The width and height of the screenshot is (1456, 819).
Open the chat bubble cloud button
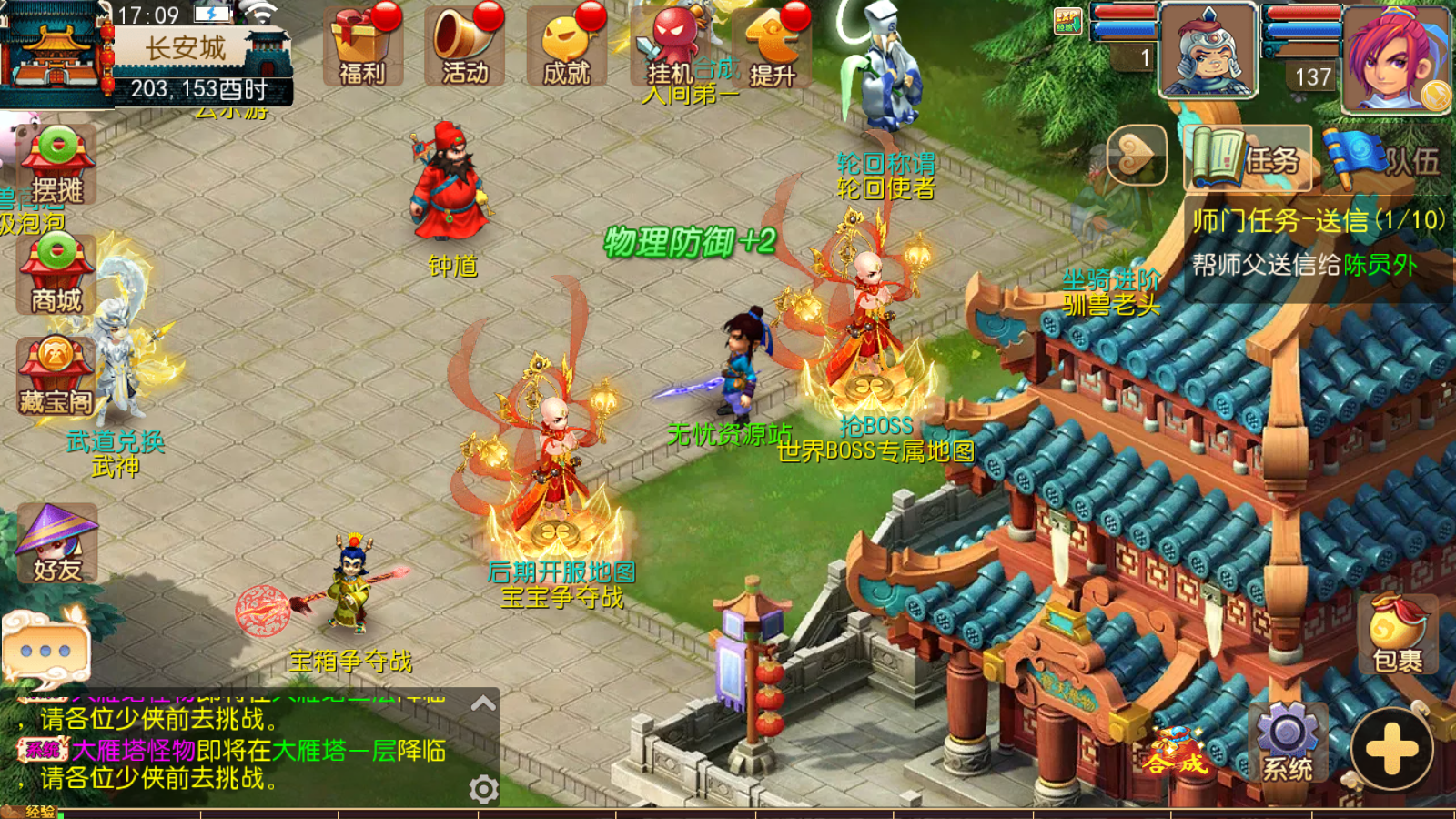click(45, 648)
